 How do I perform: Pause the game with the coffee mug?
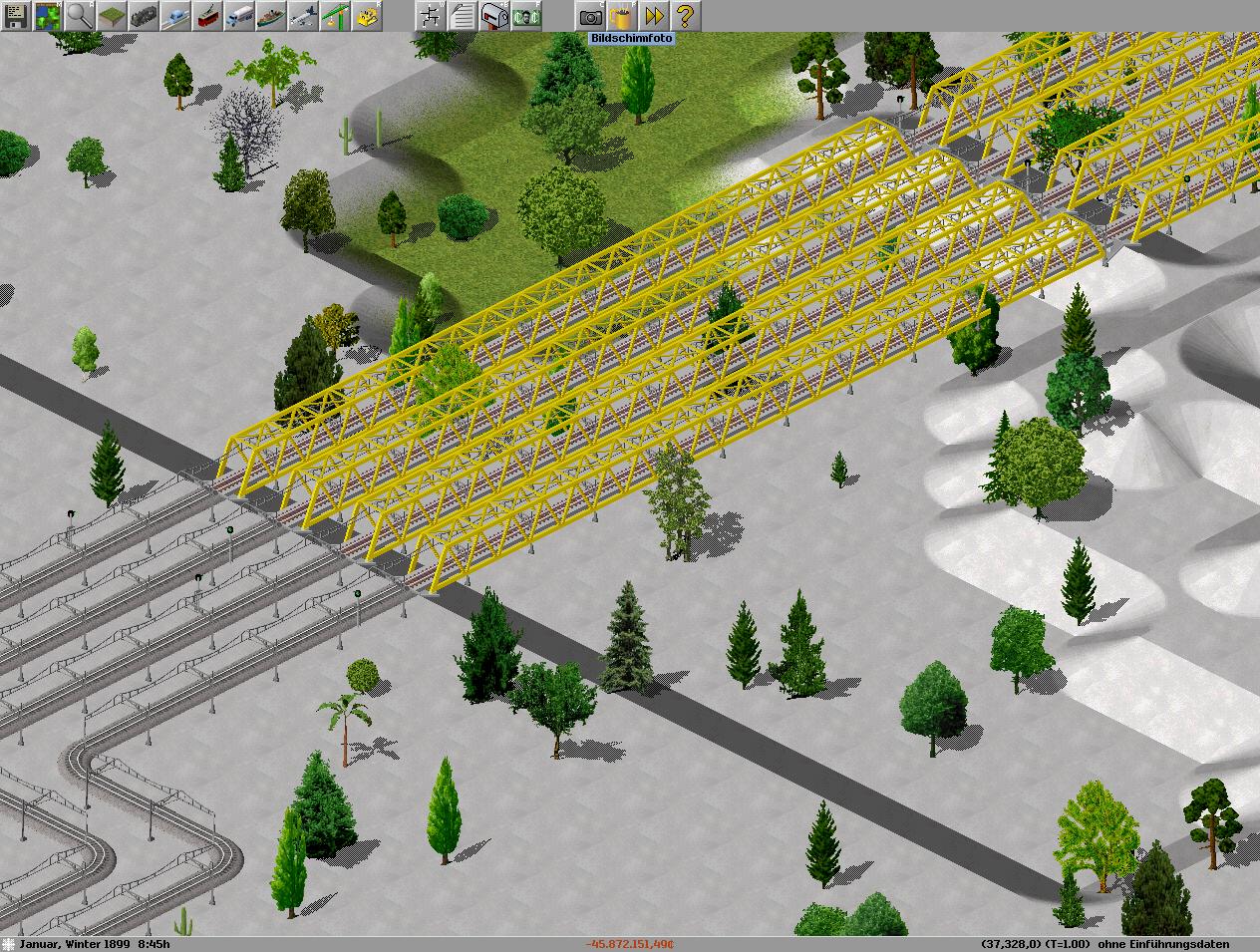click(622, 15)
